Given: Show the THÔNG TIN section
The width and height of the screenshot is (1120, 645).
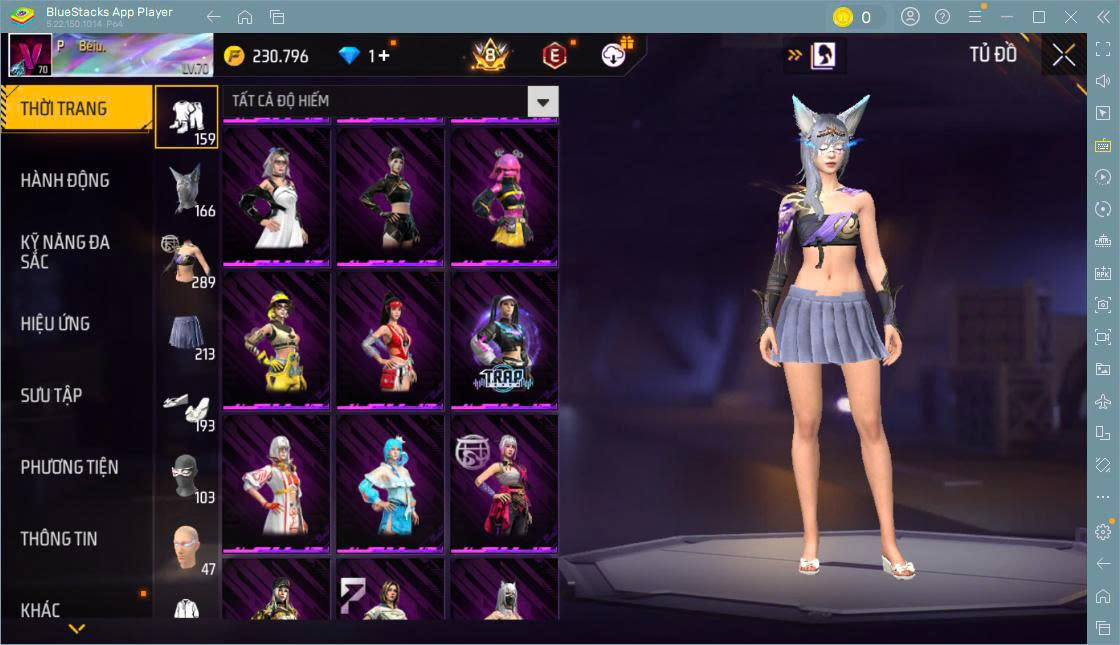Looking at the screenshot, I should 59,539.
